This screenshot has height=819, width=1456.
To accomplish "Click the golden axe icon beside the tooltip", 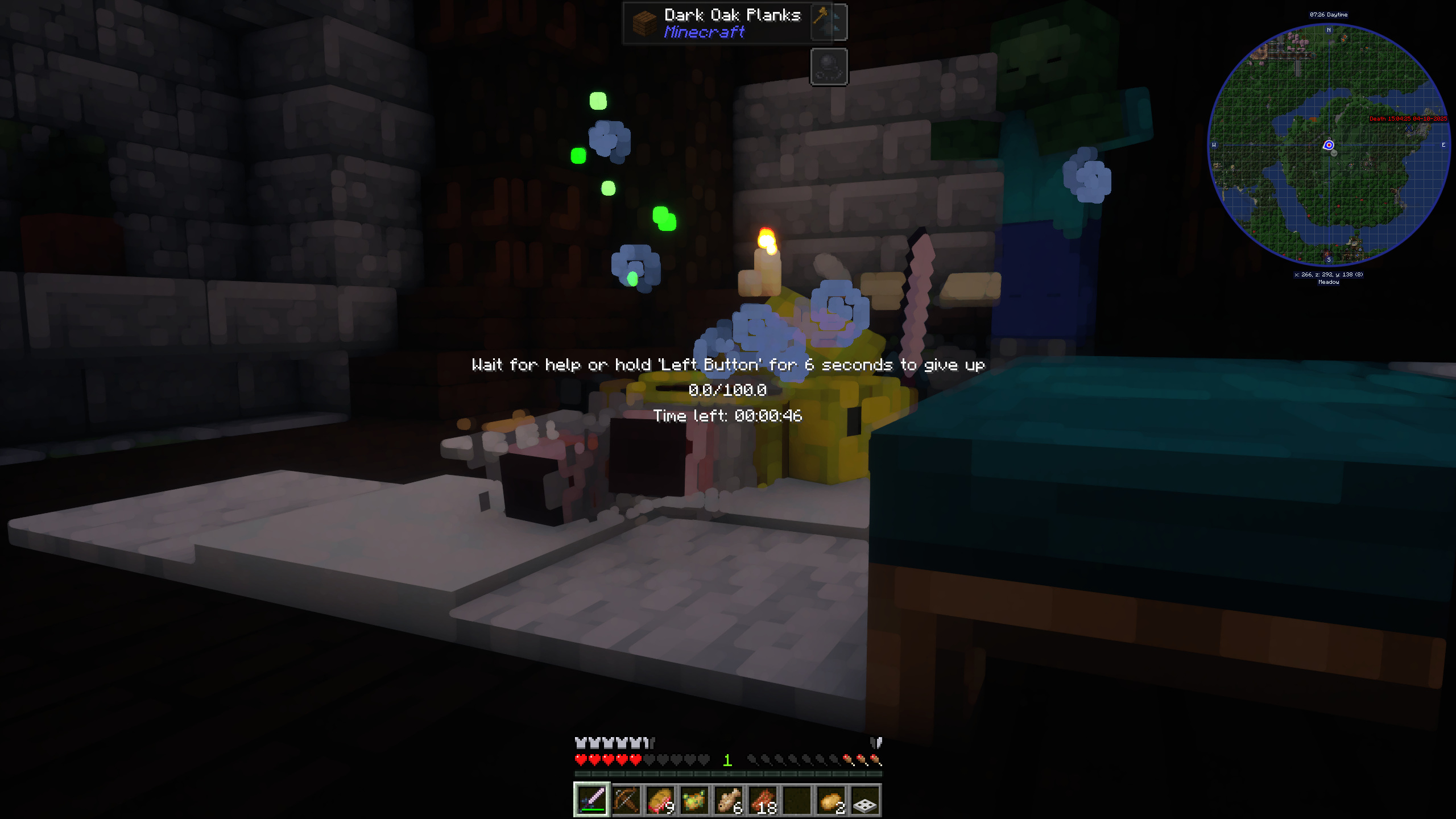I will (x=829, y=22).
